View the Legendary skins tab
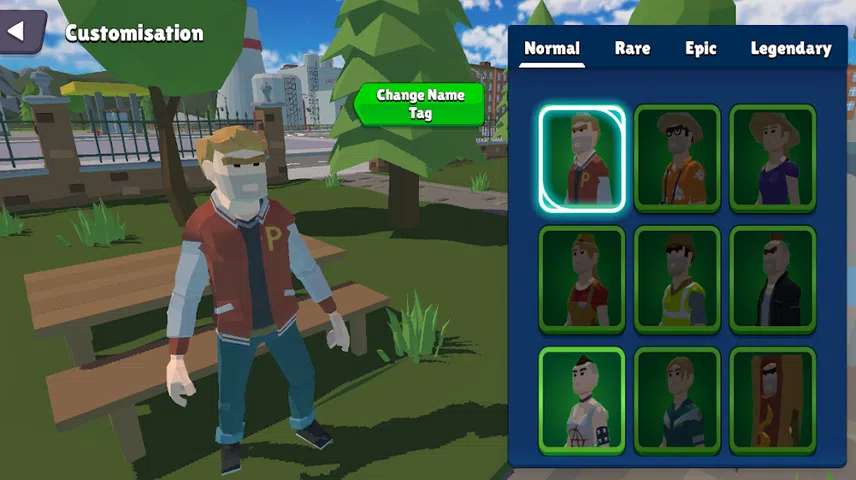Screen dimensions: 856x480 (x=790, y=49)
